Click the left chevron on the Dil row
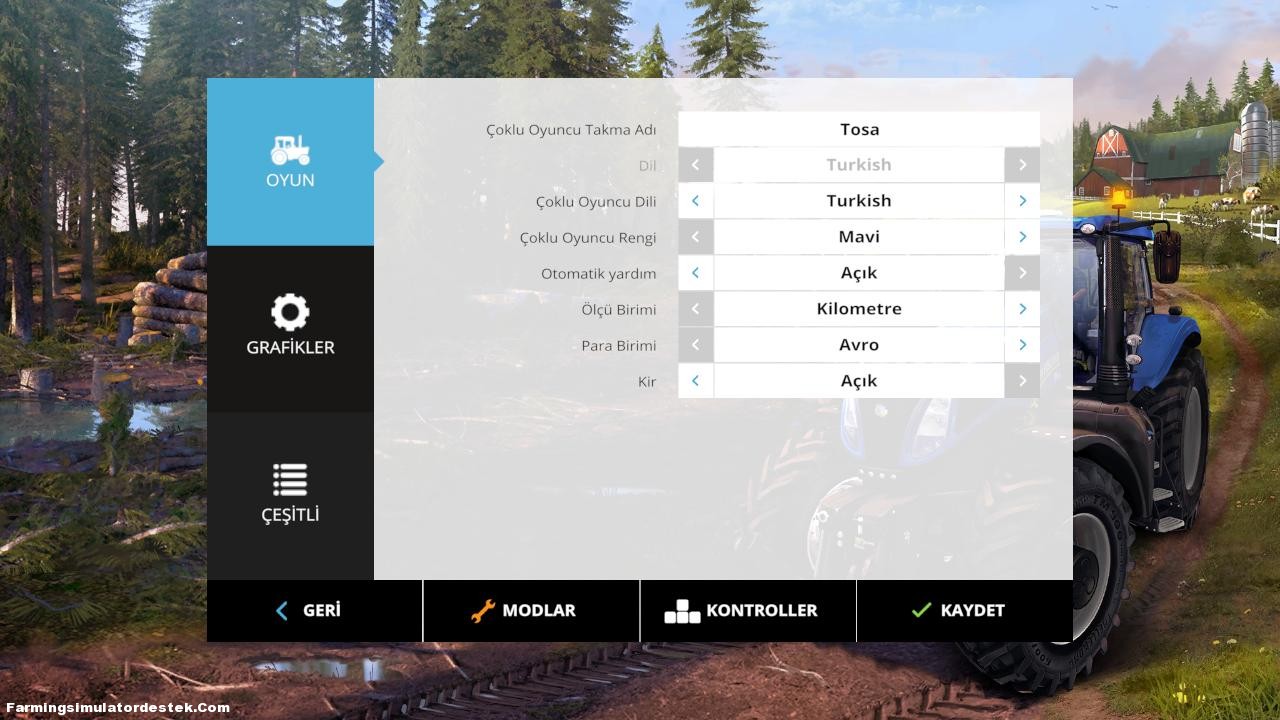Viewport: 1280px width, 720px height. (x=696, y=164)
